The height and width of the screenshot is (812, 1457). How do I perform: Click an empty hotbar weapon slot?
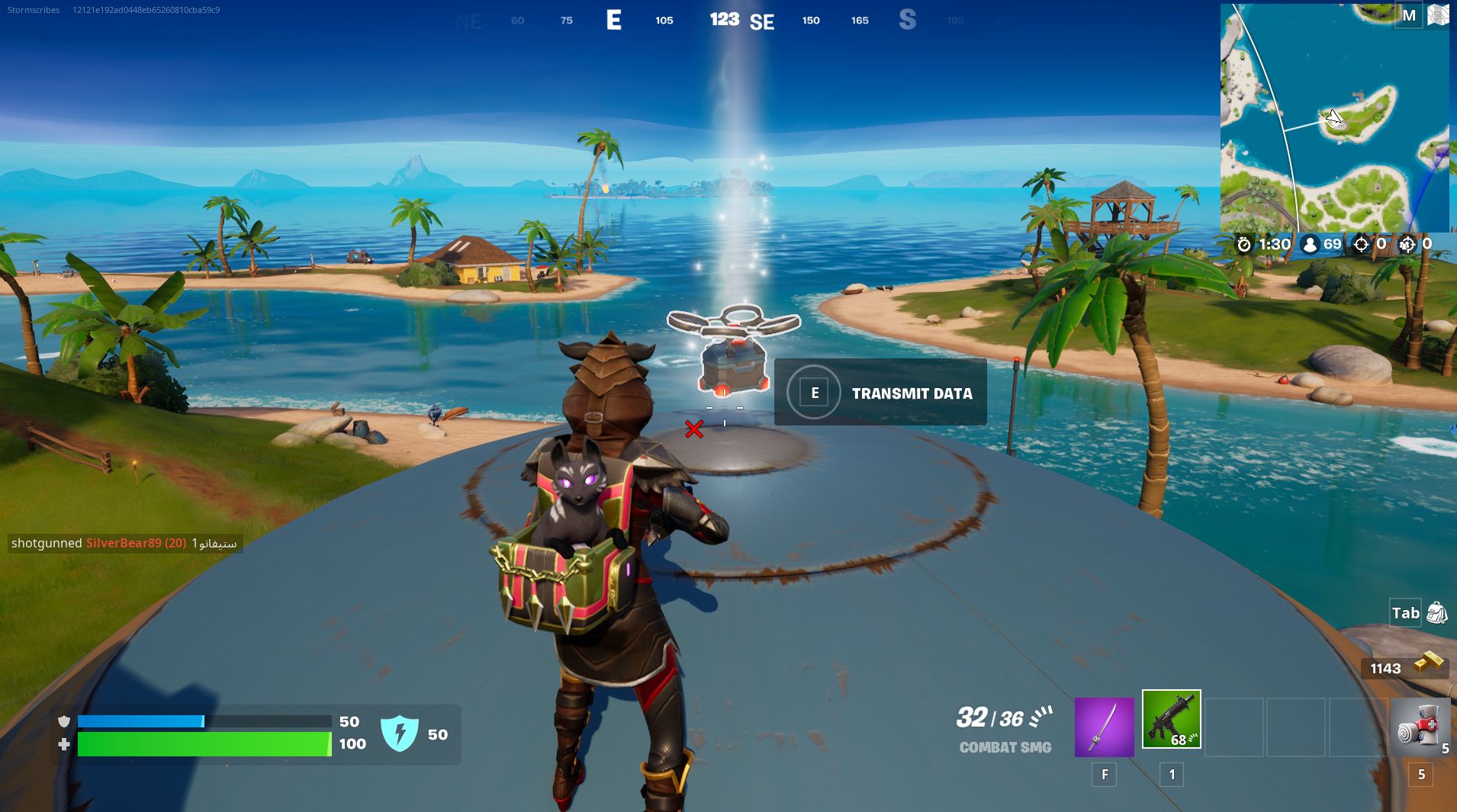point(1236,727)
